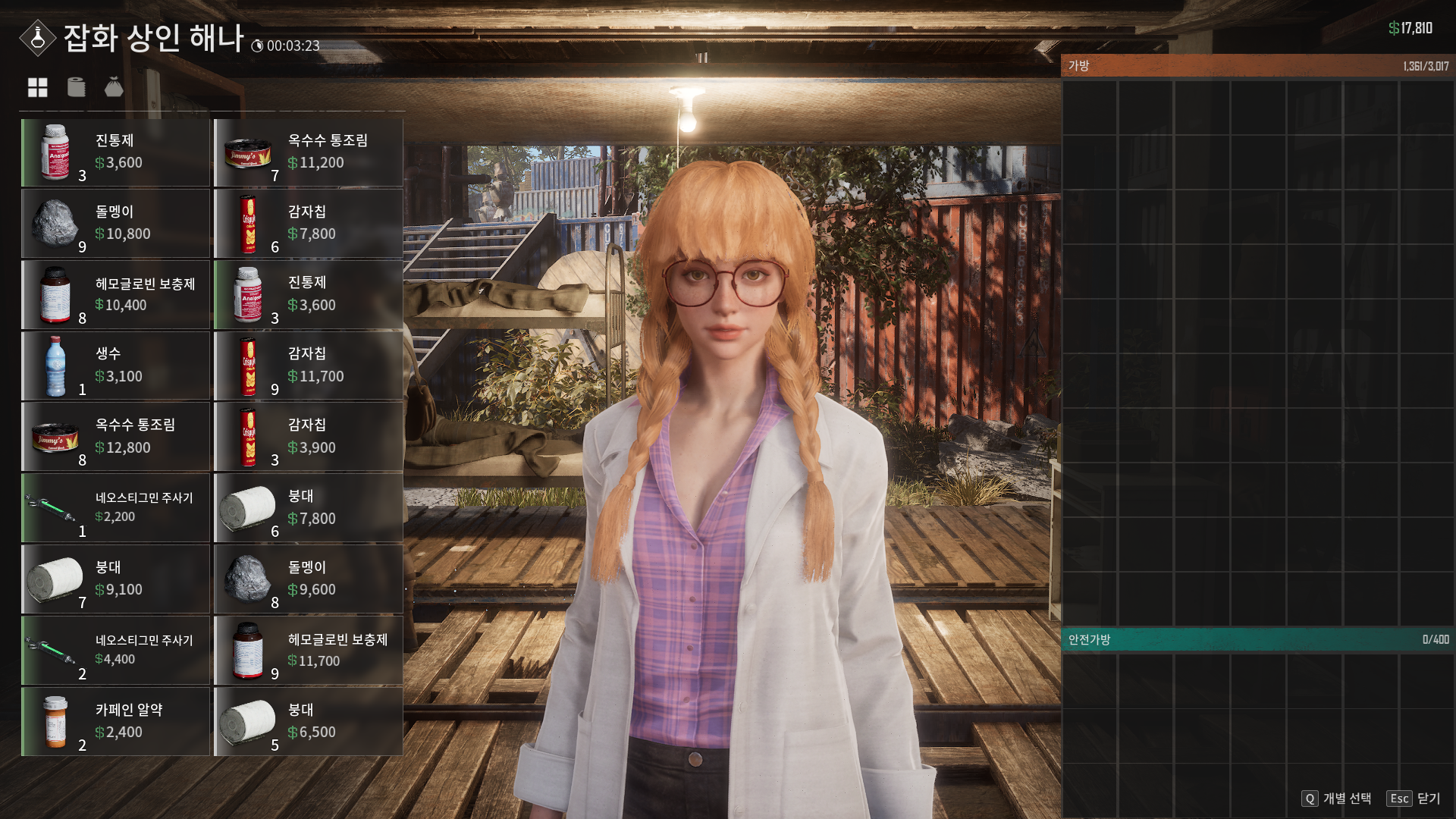This screenshot has width=1456, height=819.
Task: Select the 생수 water bottle for $3,100
Action: coord(115,366)
